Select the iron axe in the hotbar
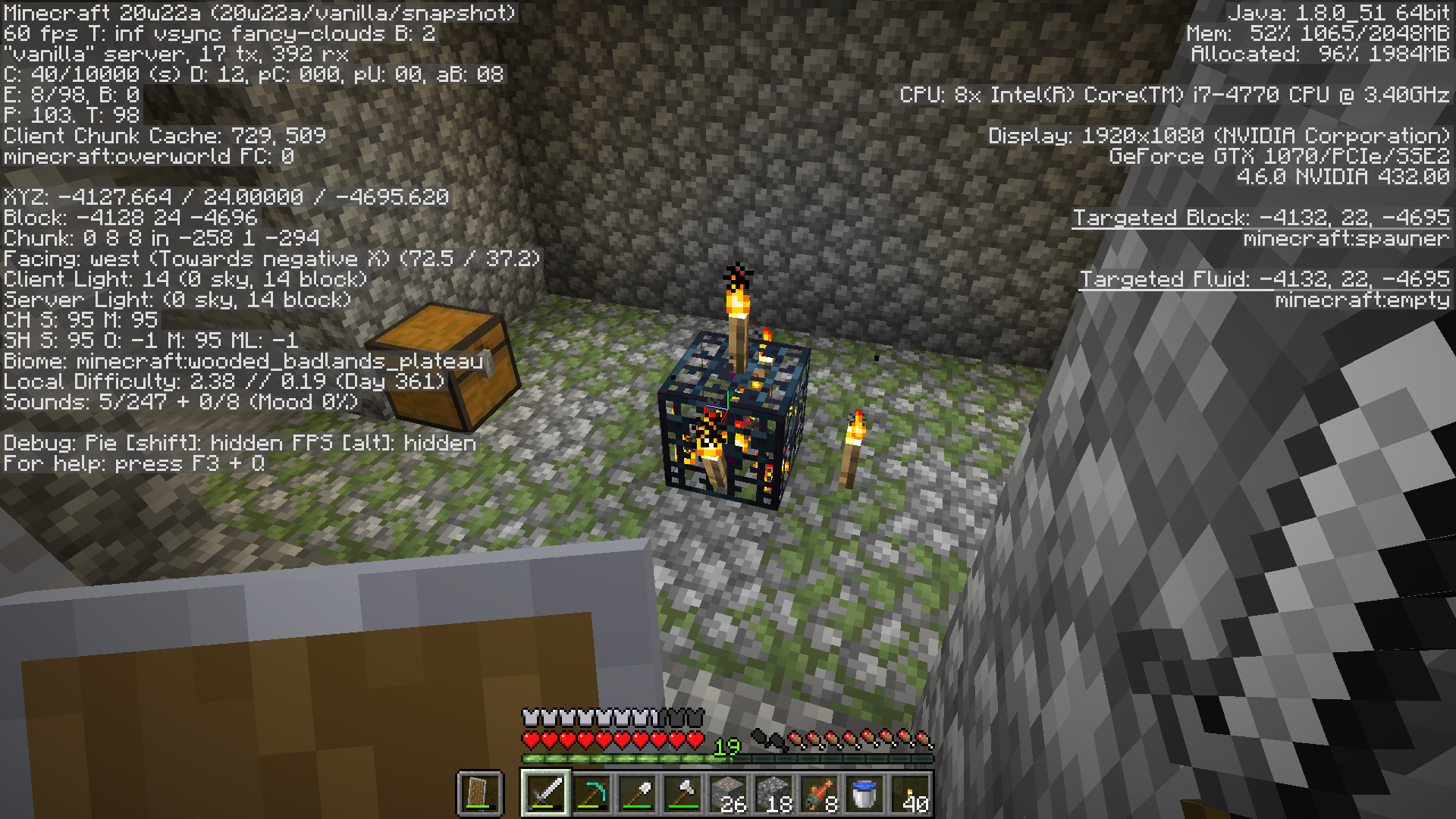The image size is (1456, 819). [x=682, y=793]
